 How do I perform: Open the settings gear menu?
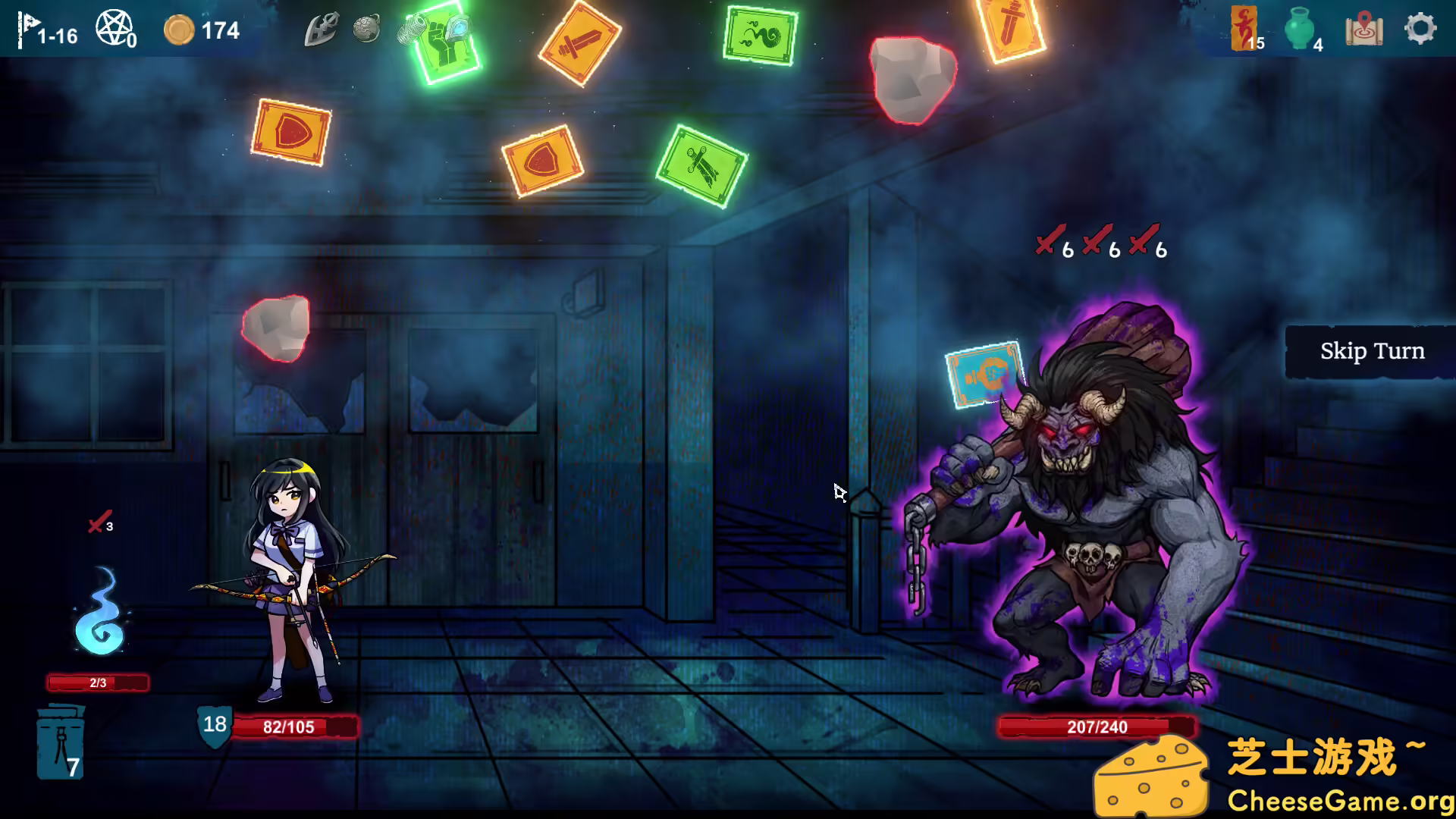(x=1420, y=28)
